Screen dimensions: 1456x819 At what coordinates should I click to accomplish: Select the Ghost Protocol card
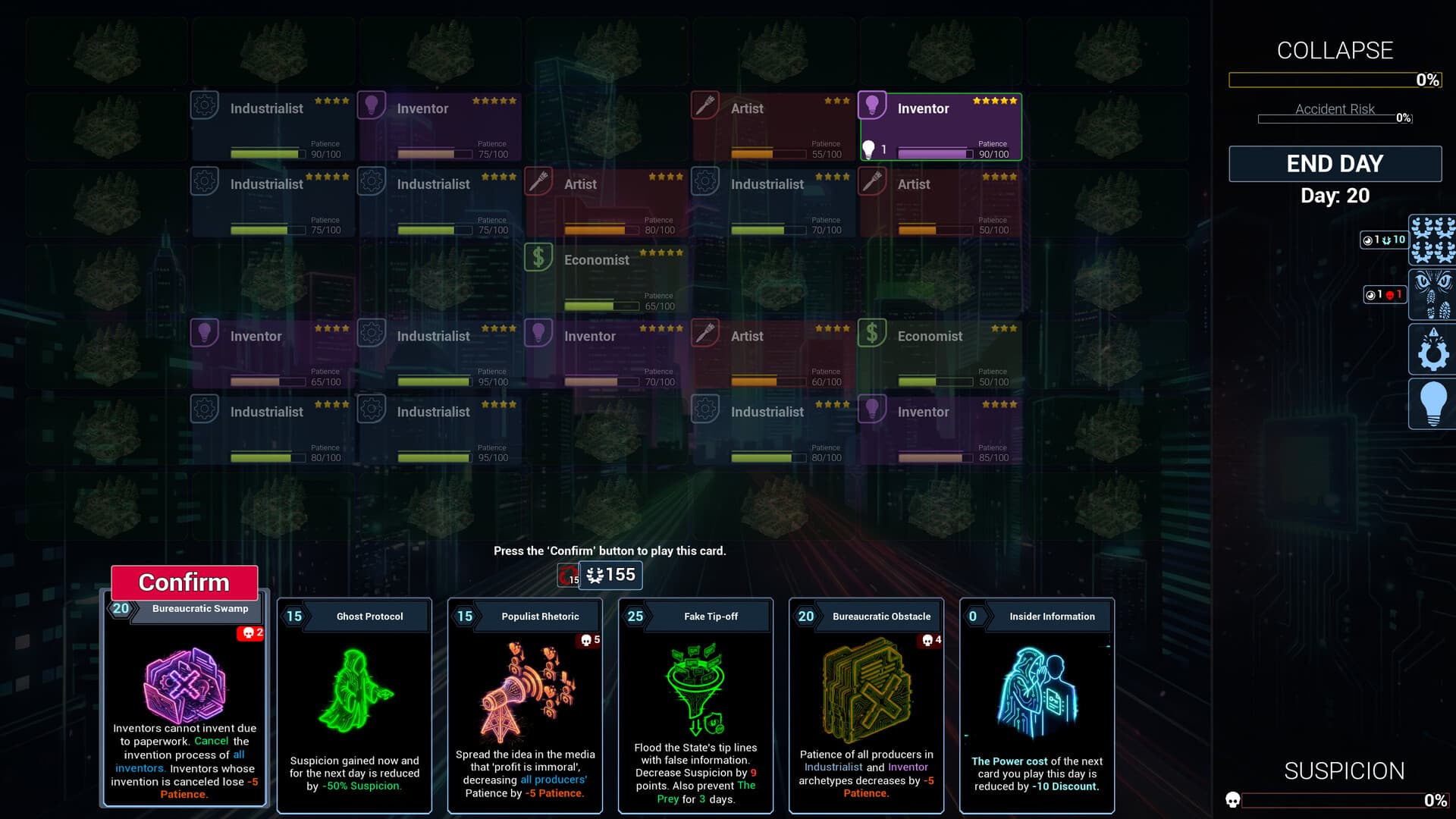point(354,705)
